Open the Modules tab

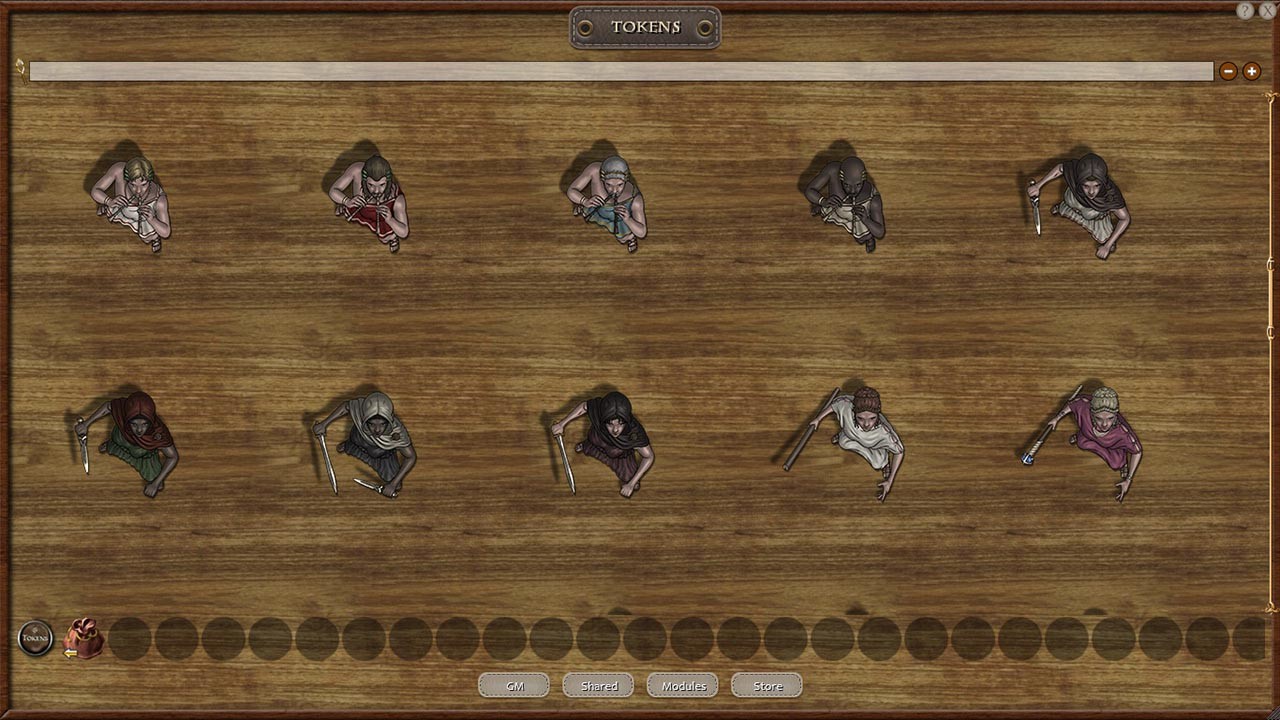pyautogui.click(x=682, y=685)
